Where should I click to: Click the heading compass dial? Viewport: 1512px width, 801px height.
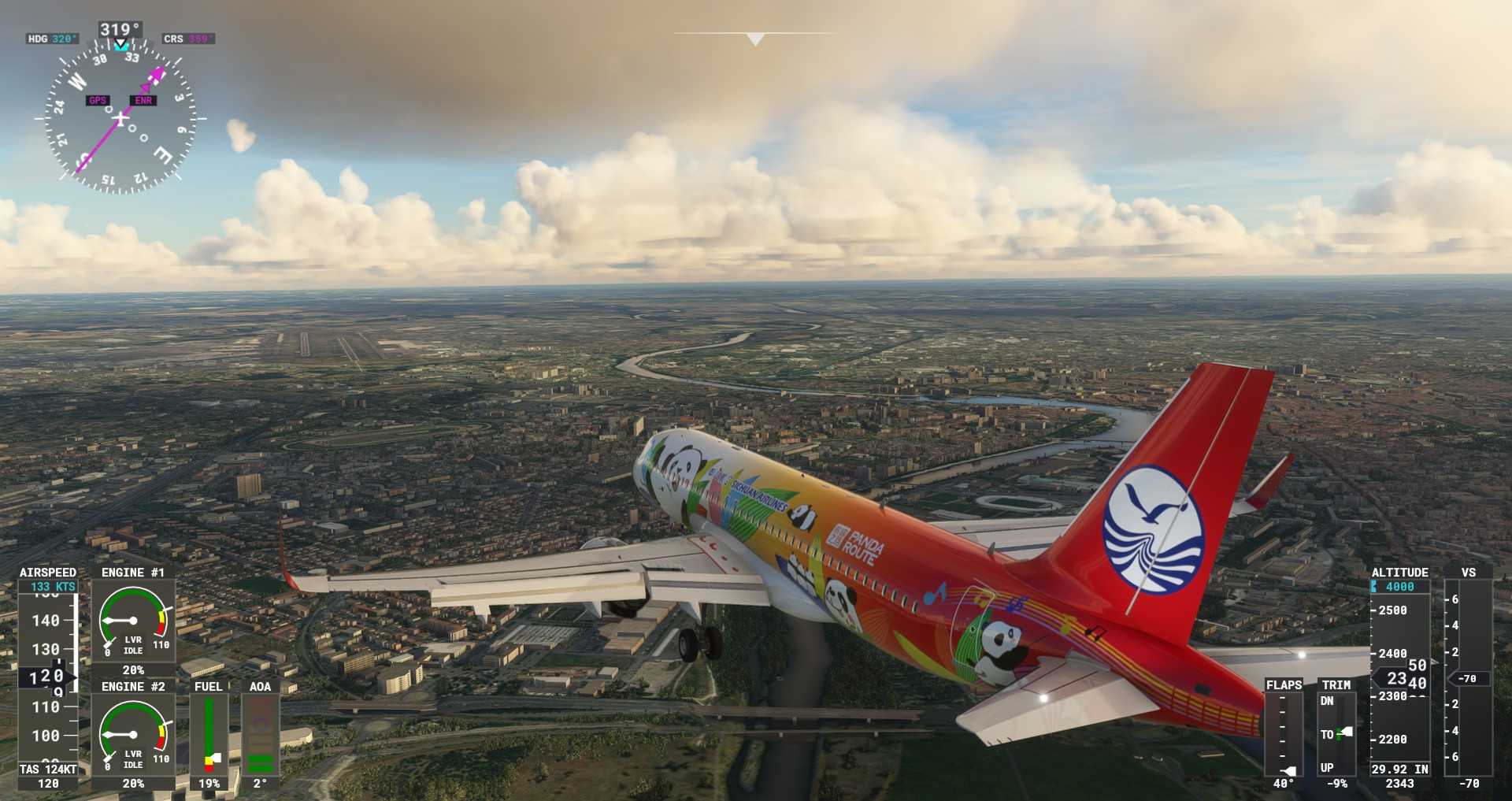pyautogui.click(x=120, y=119)
